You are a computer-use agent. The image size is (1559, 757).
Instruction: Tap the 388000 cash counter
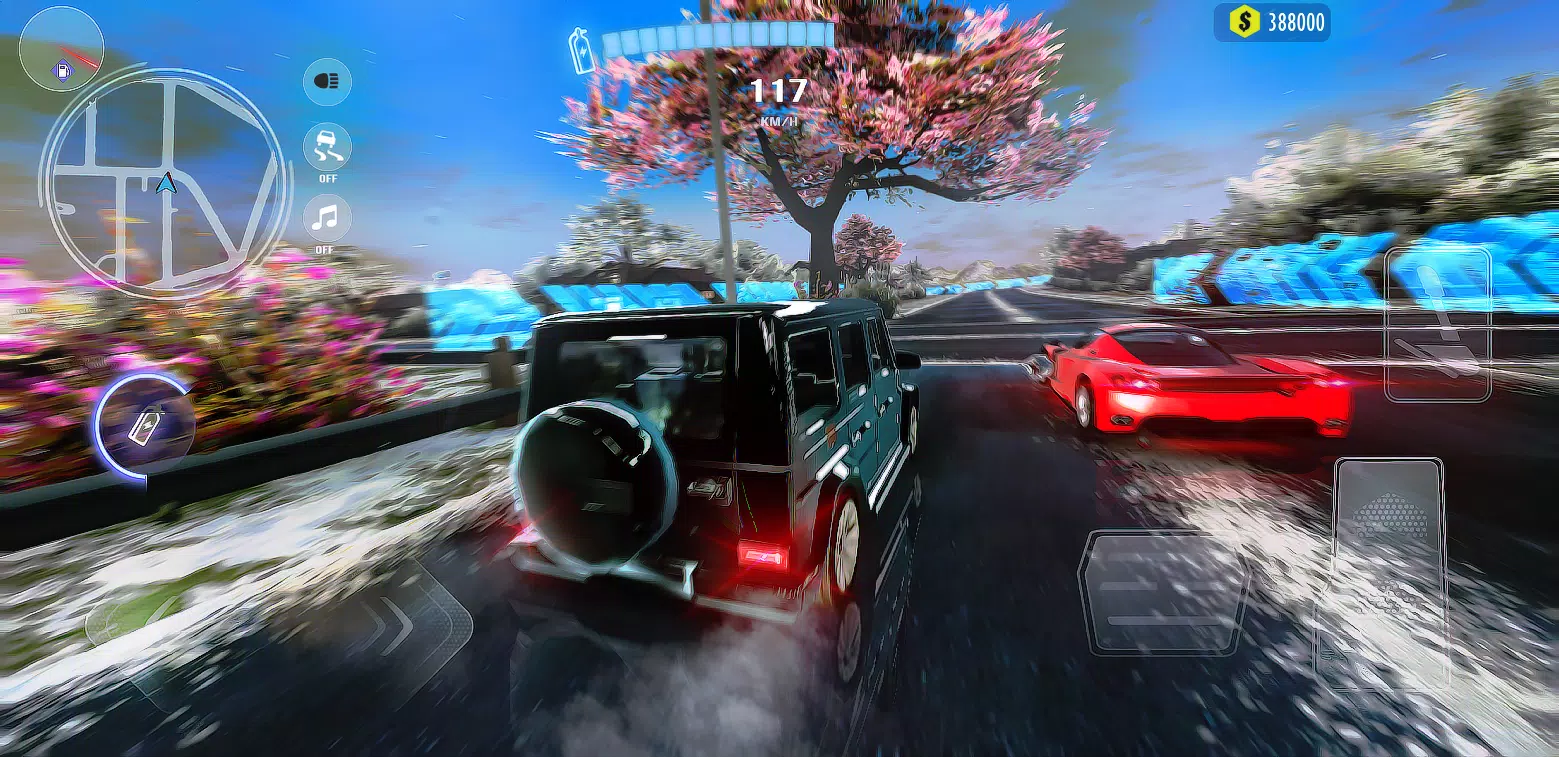(1292, 22)
